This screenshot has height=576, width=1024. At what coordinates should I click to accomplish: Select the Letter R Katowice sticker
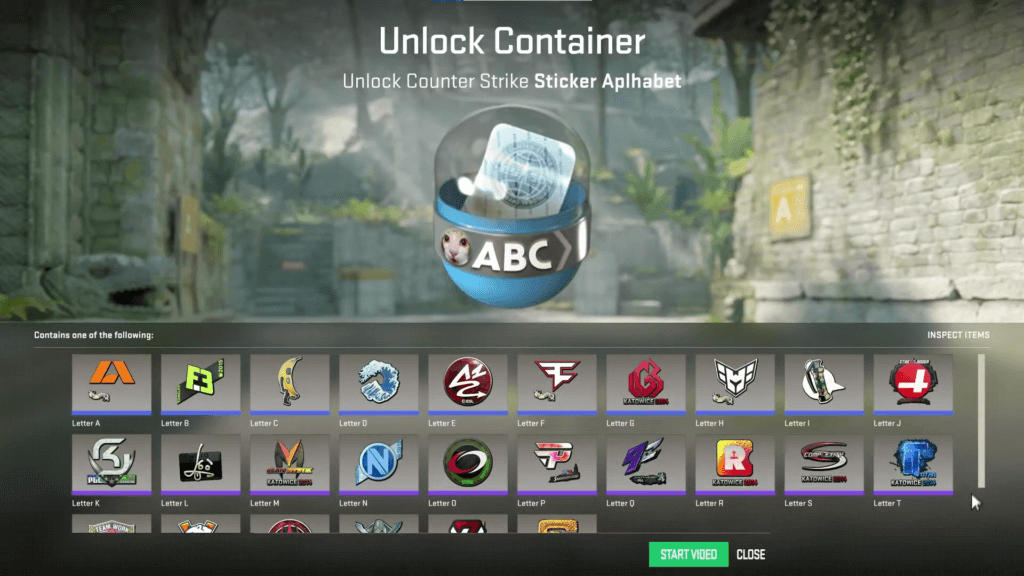735,464
